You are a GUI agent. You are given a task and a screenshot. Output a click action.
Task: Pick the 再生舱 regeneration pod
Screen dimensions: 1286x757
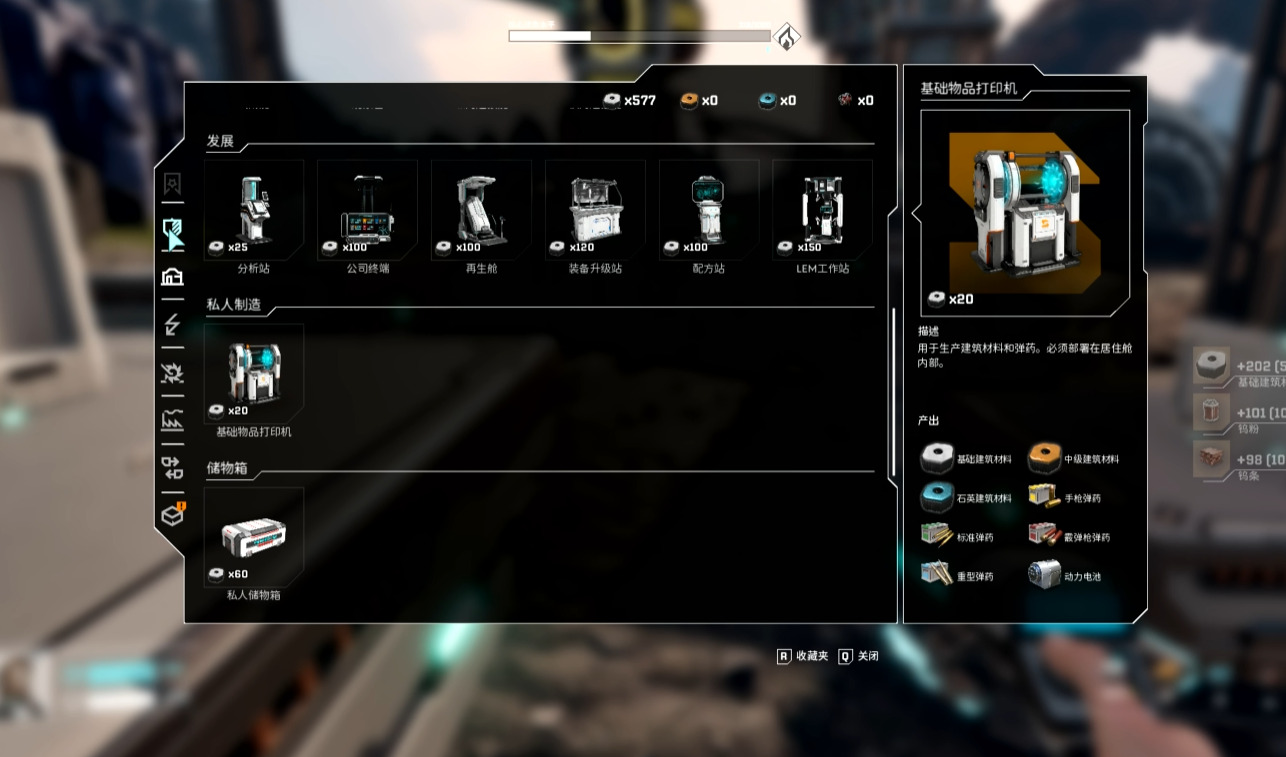(481, 210)
